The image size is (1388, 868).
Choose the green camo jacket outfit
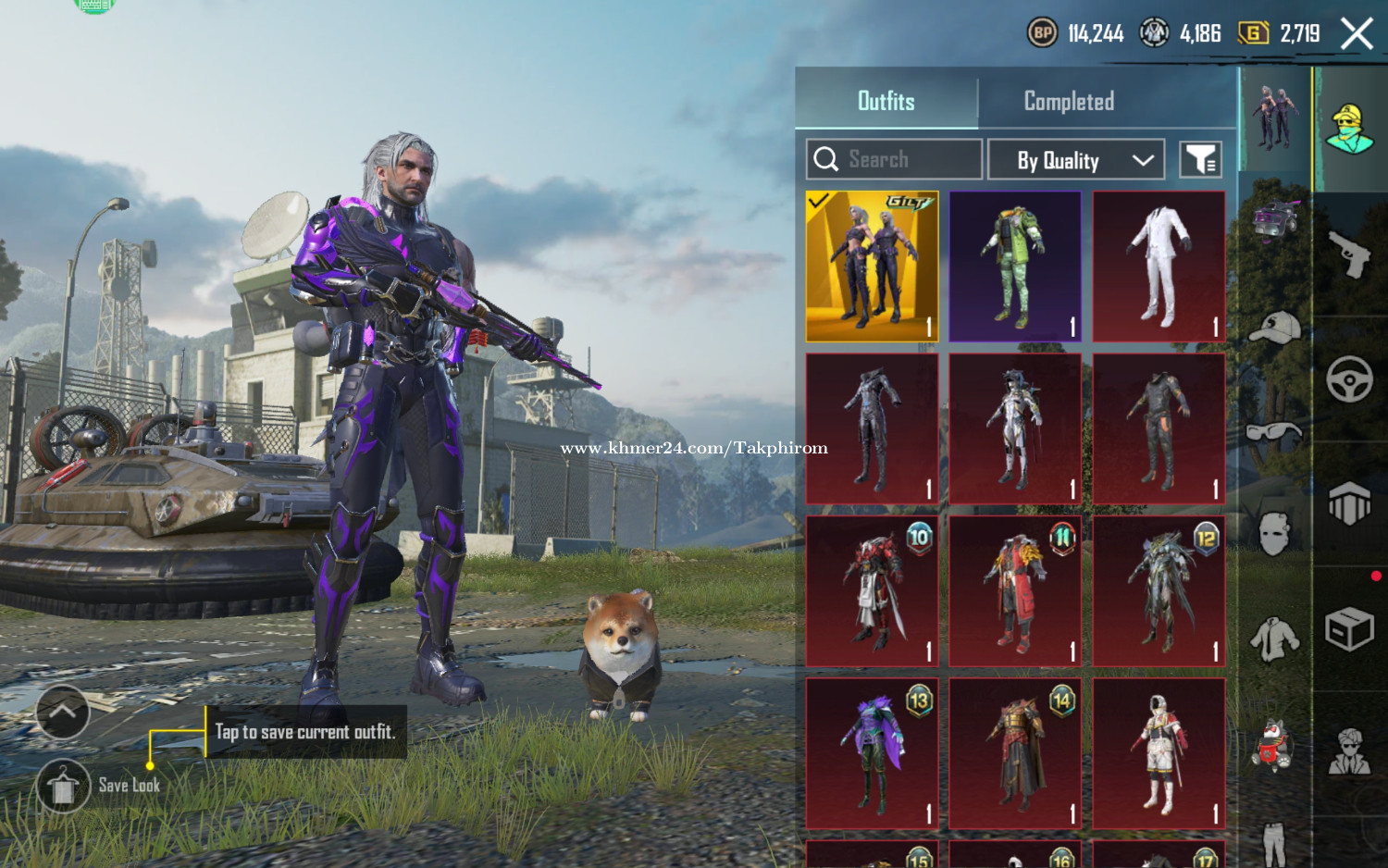(1015, 267)
